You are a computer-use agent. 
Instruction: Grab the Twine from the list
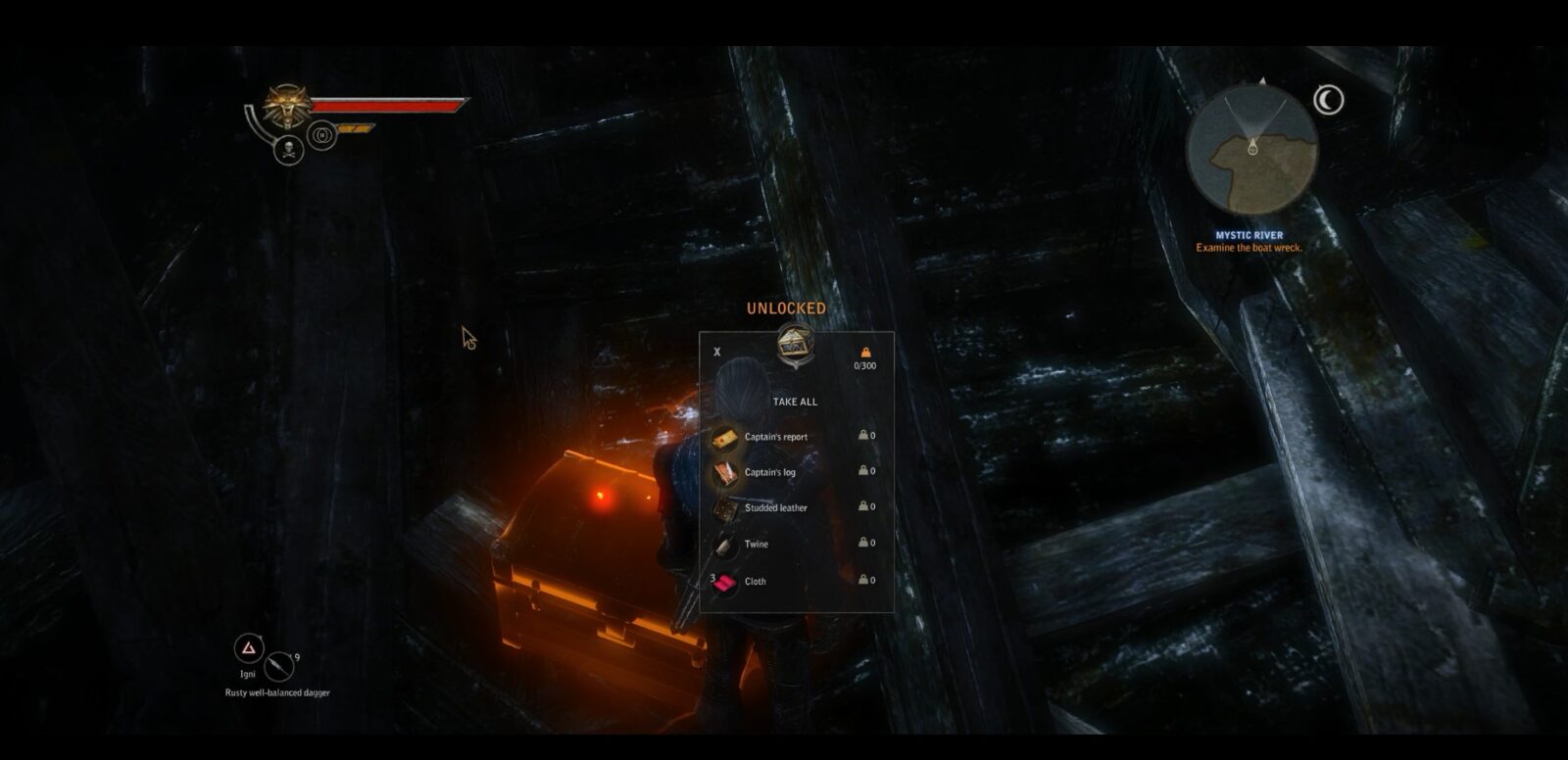point(756,544)
